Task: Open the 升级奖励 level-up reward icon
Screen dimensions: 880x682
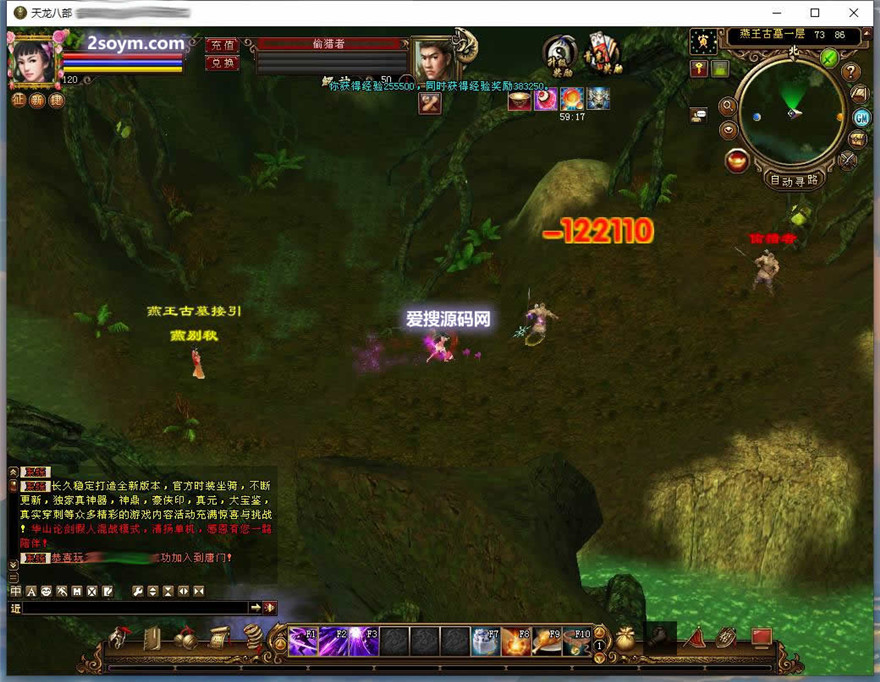Action: tap(561, 54)
